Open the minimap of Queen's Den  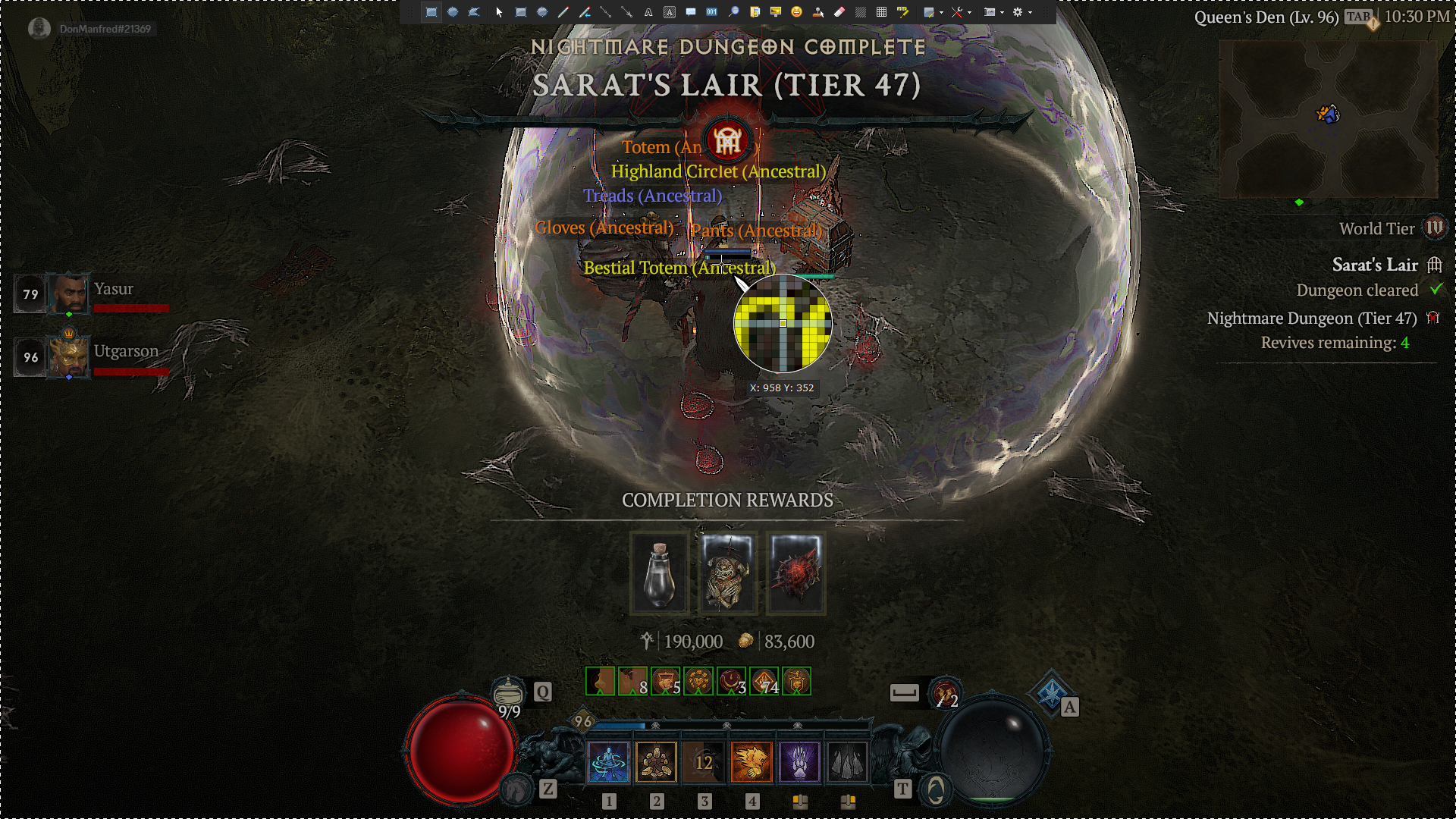click(x=1327, y=119)
